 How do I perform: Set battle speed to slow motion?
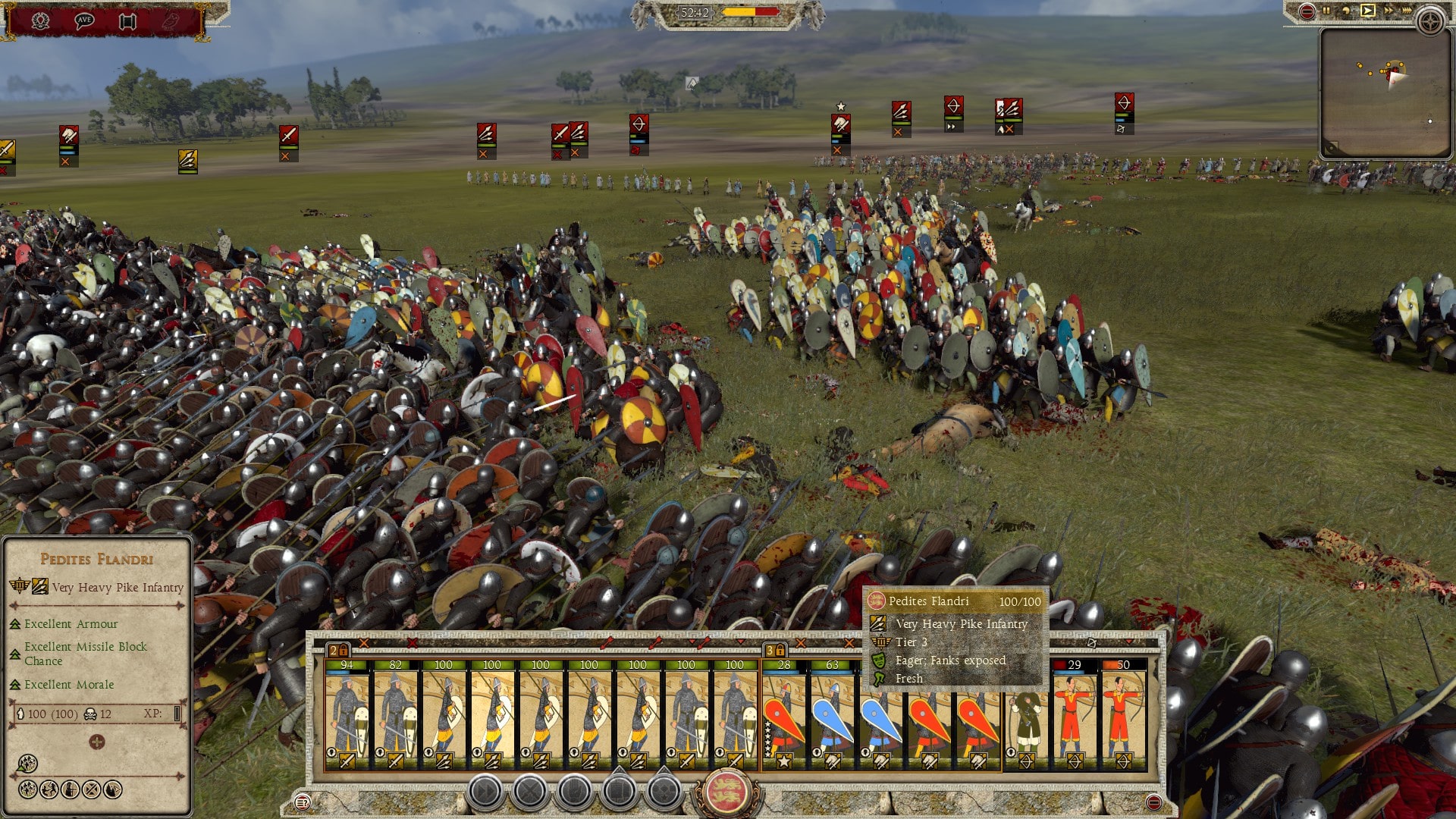coord(1346,11)
